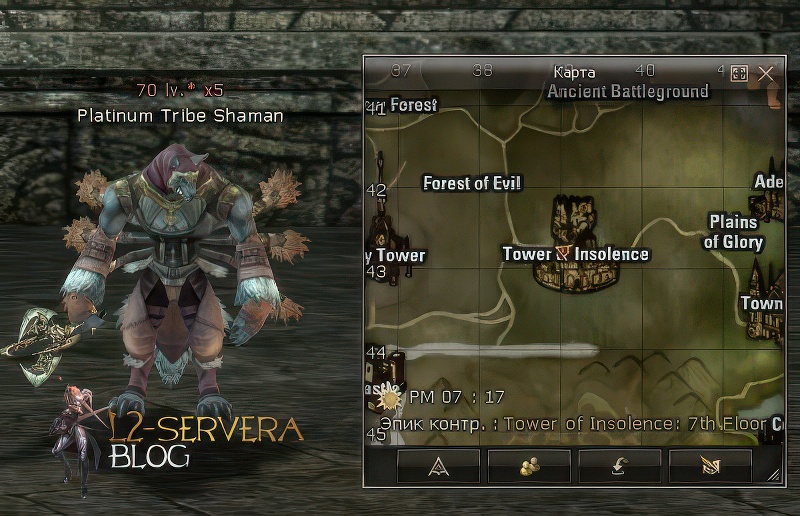Click the Forest of Evil map label
800x516 pixels.
472,183
